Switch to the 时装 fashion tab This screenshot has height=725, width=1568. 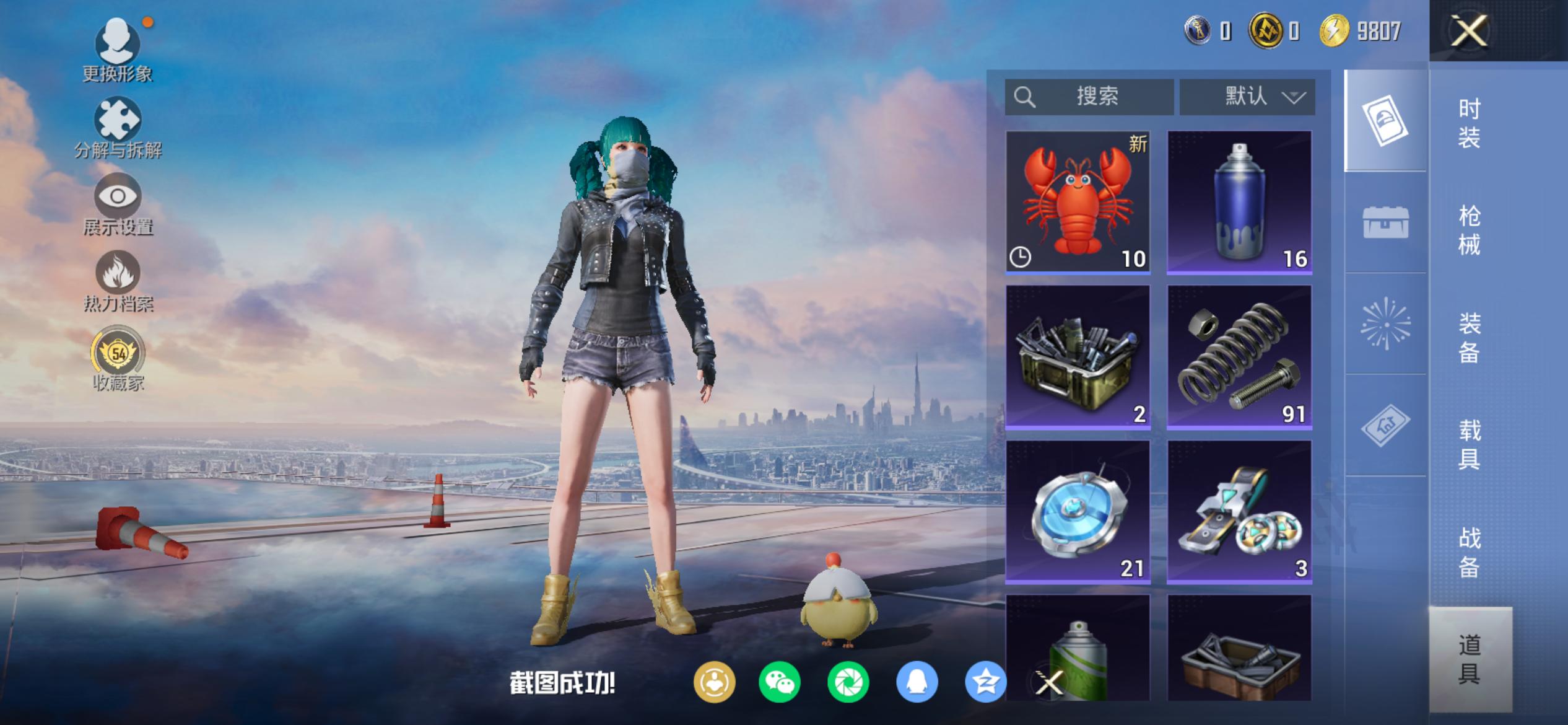tap(1469, 123)
